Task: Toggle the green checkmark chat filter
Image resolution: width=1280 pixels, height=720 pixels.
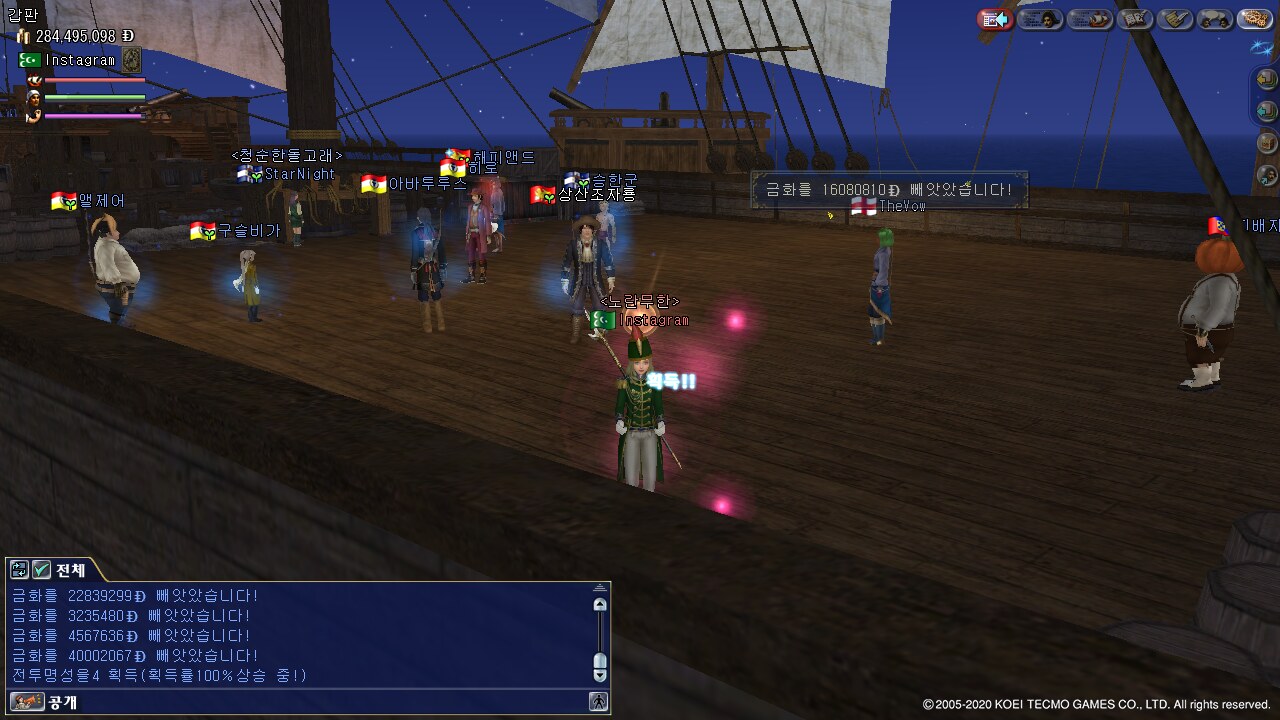Action: click(x=41, y=570)
